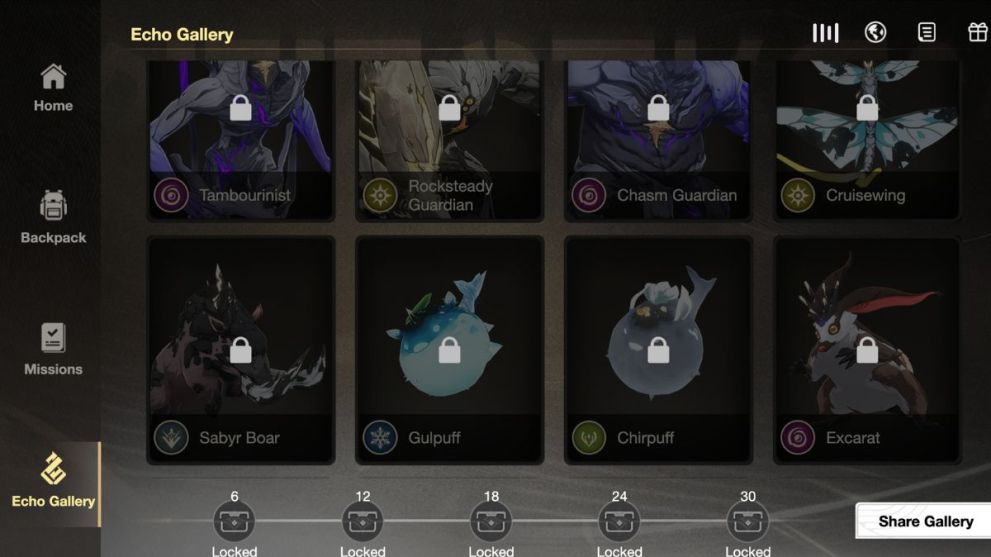991x557 pixels.
Task: Open the 30-echo locked reward chest
Action: [748, 521]
